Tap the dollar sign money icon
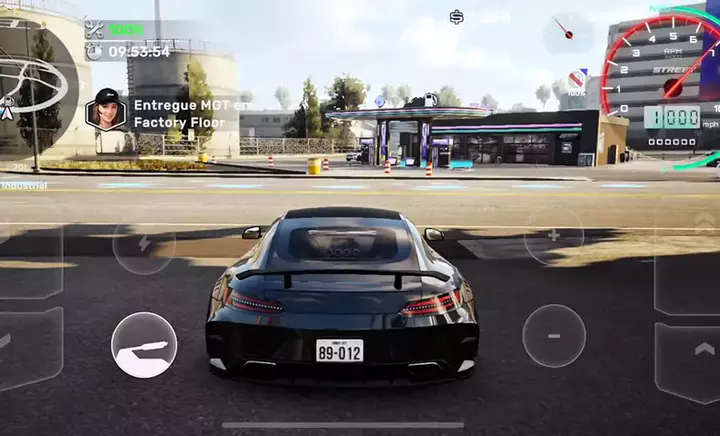Viewport: 720px width, 436px height. 456,17
